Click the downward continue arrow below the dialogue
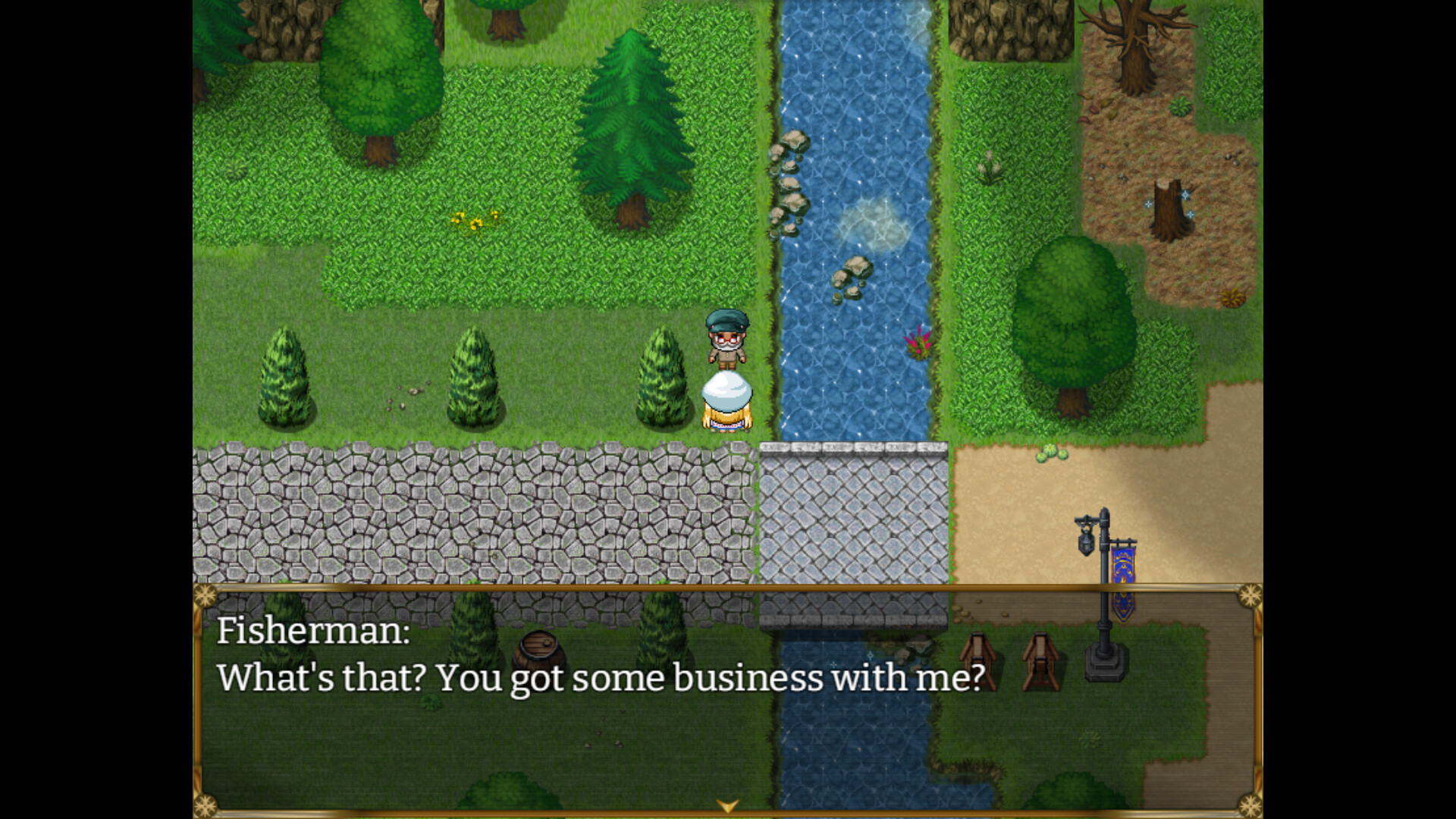This screenshot has height=819, width=1456. click(727, 808)
